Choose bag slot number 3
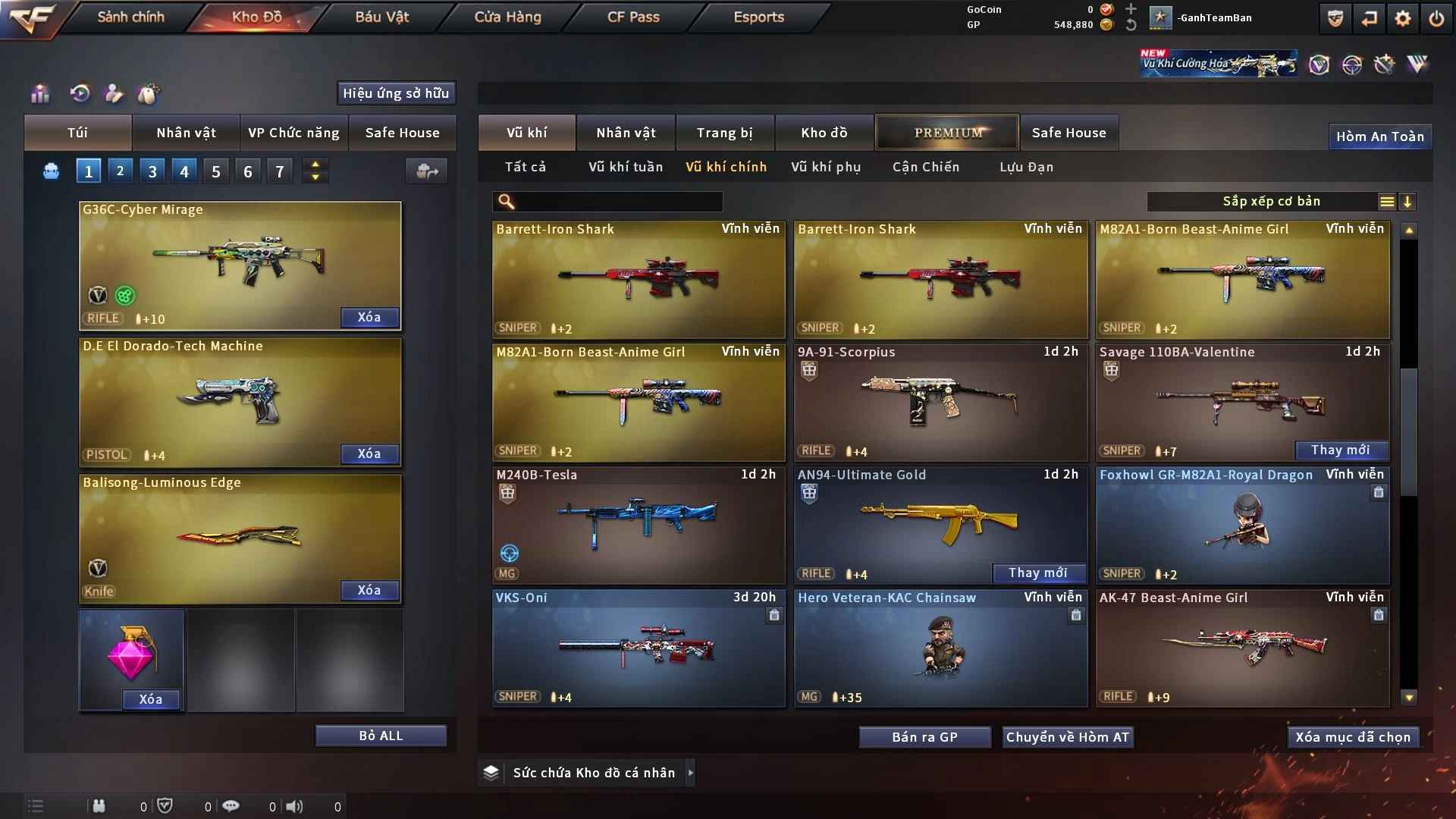This screenshot has width=1456, height=819. pyautogui.click(x=152, y=171)
